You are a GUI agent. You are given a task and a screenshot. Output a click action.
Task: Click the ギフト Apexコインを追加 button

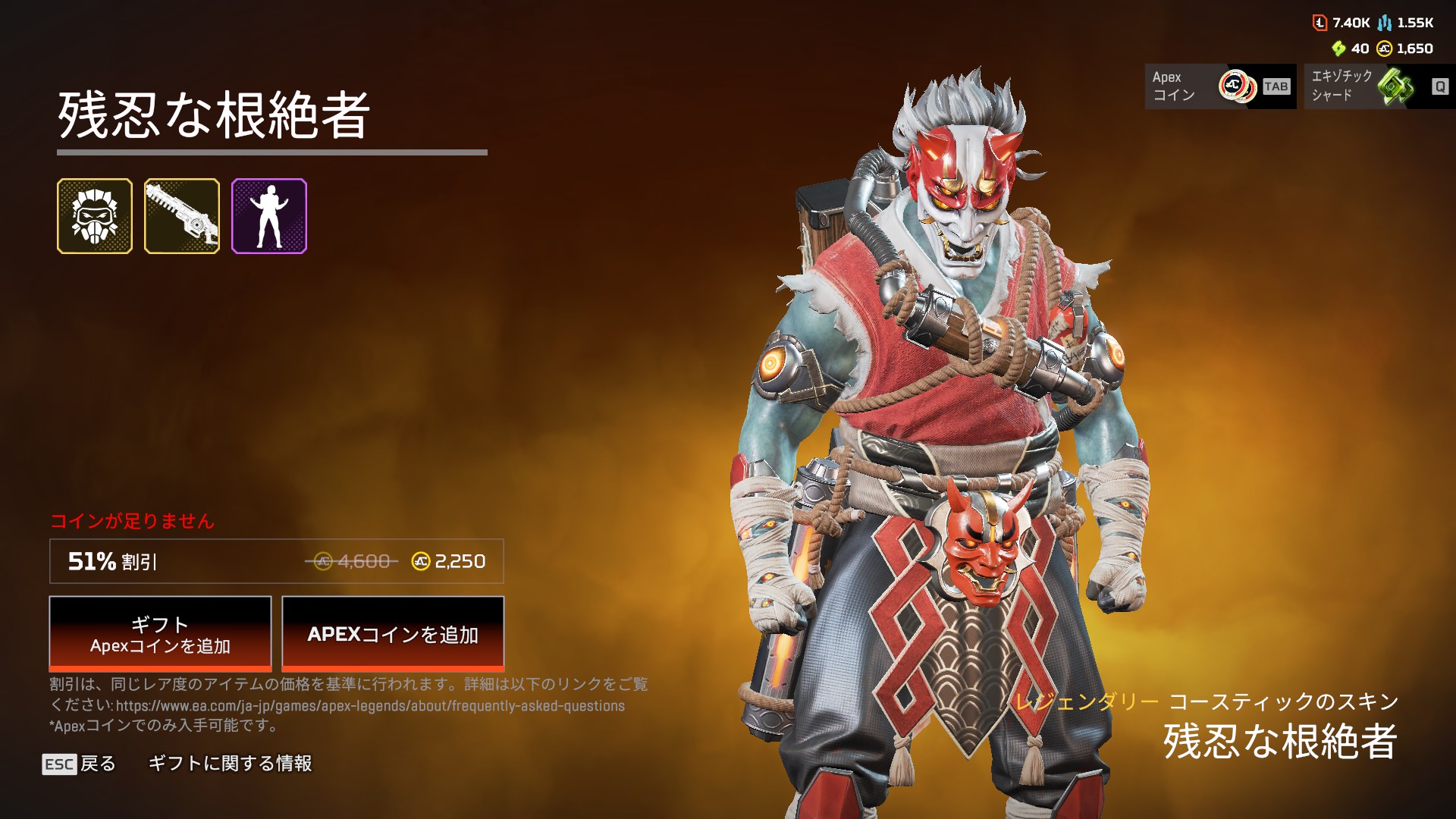point(160,634)
